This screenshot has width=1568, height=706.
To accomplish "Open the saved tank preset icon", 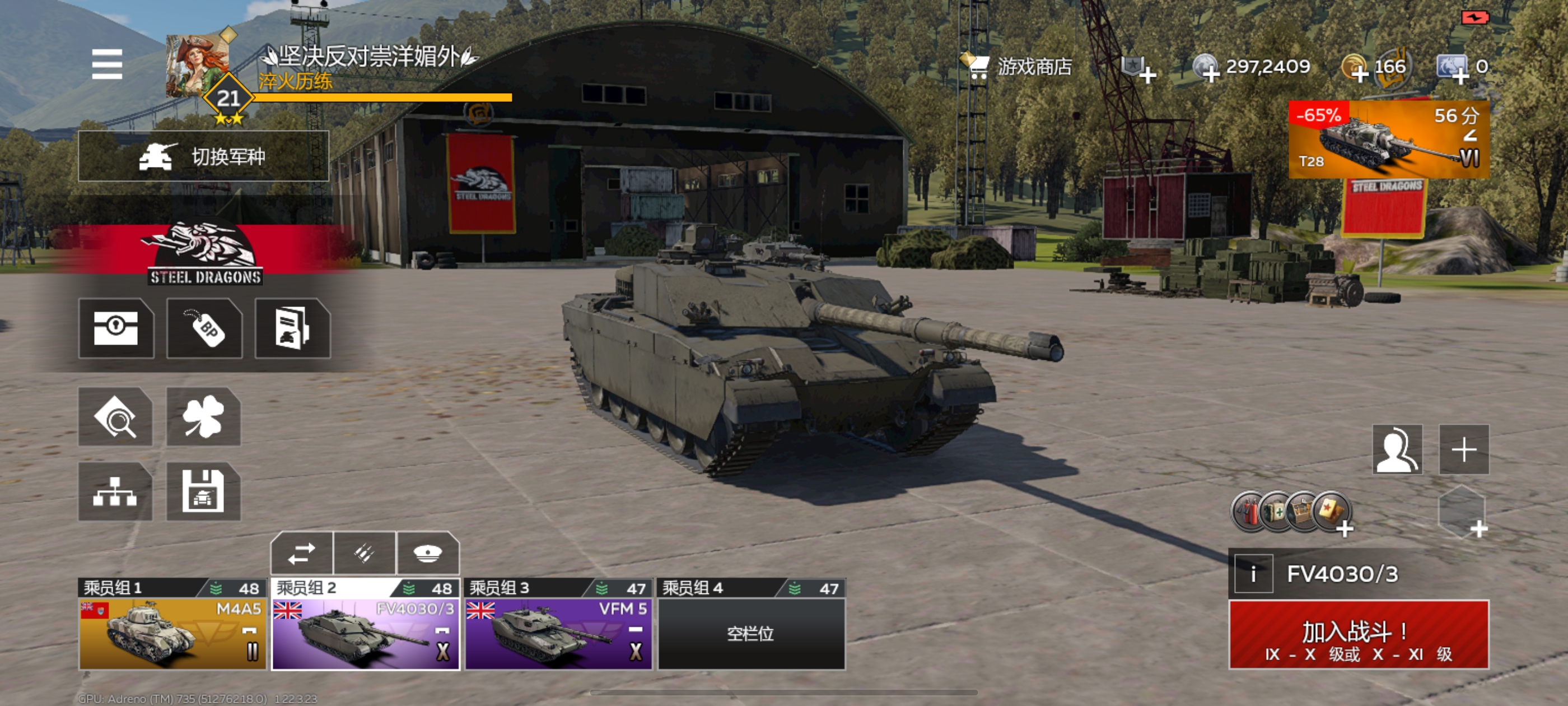I will pos(203,491).
